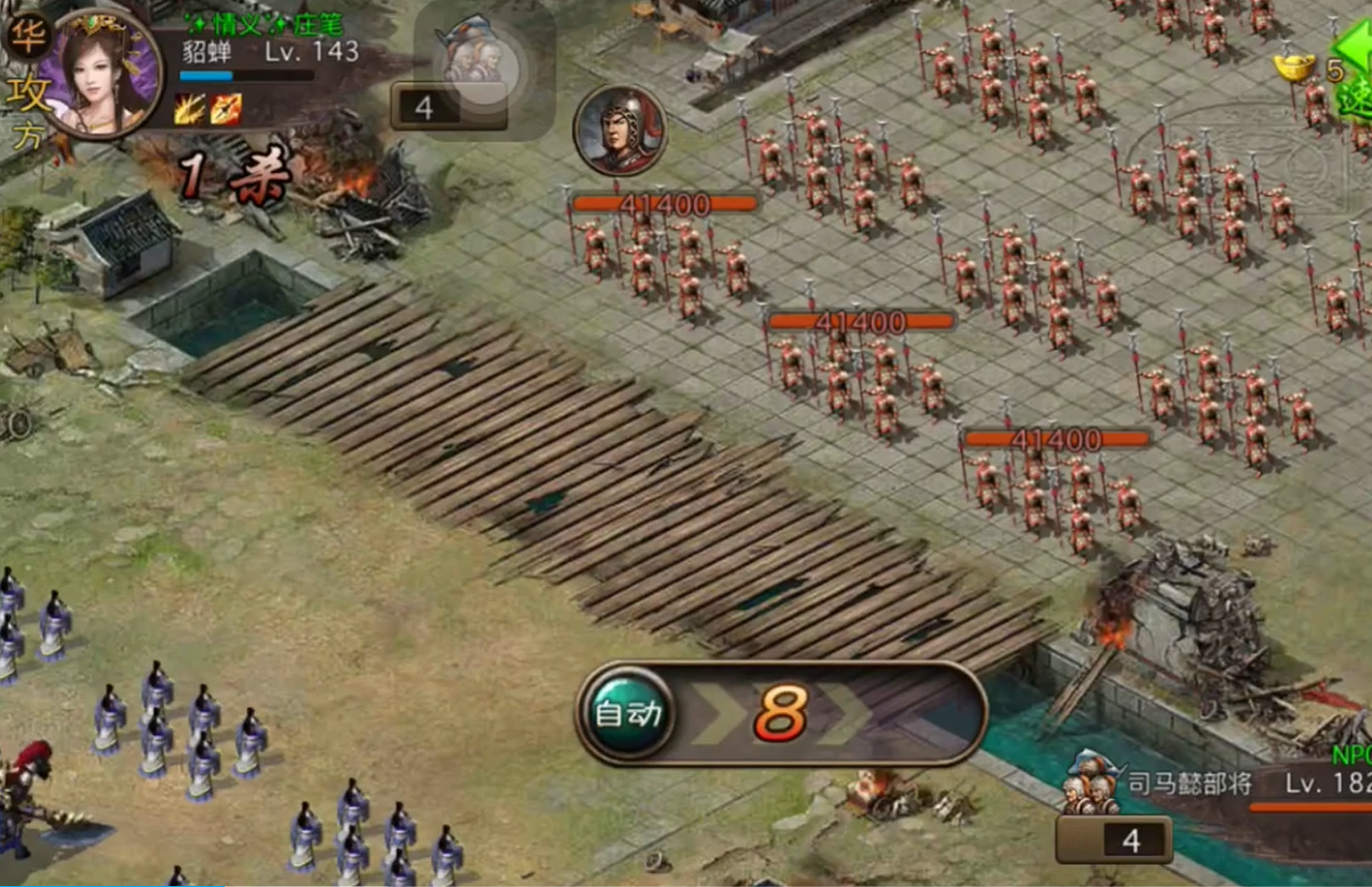
Task: Click the gold ingot currency icon
Action: click(1295, 69)
